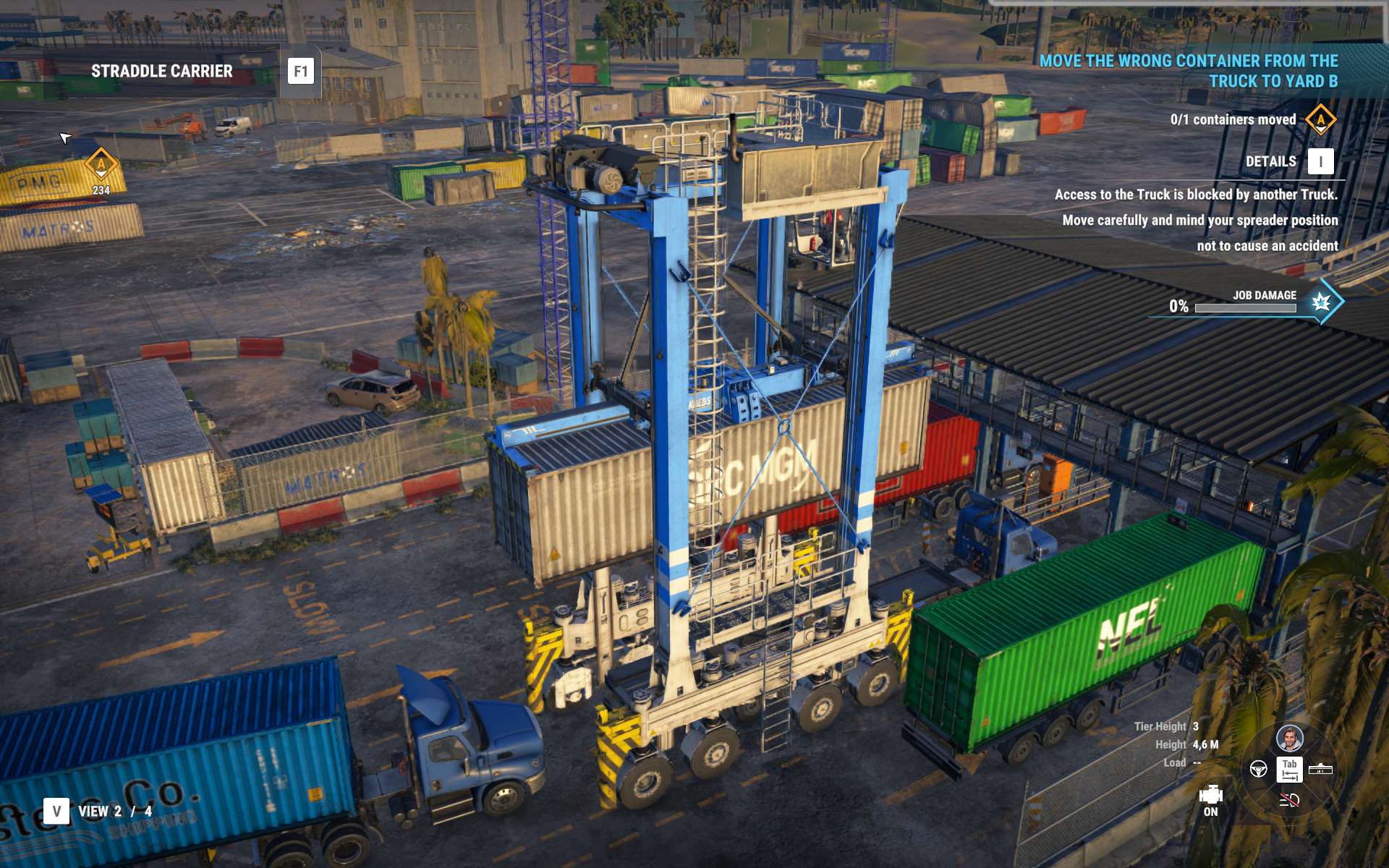This screenshot has height=868, width=1389.
Task: Toggle the crossed-out headlights icon
Action: pos(1289,800)
